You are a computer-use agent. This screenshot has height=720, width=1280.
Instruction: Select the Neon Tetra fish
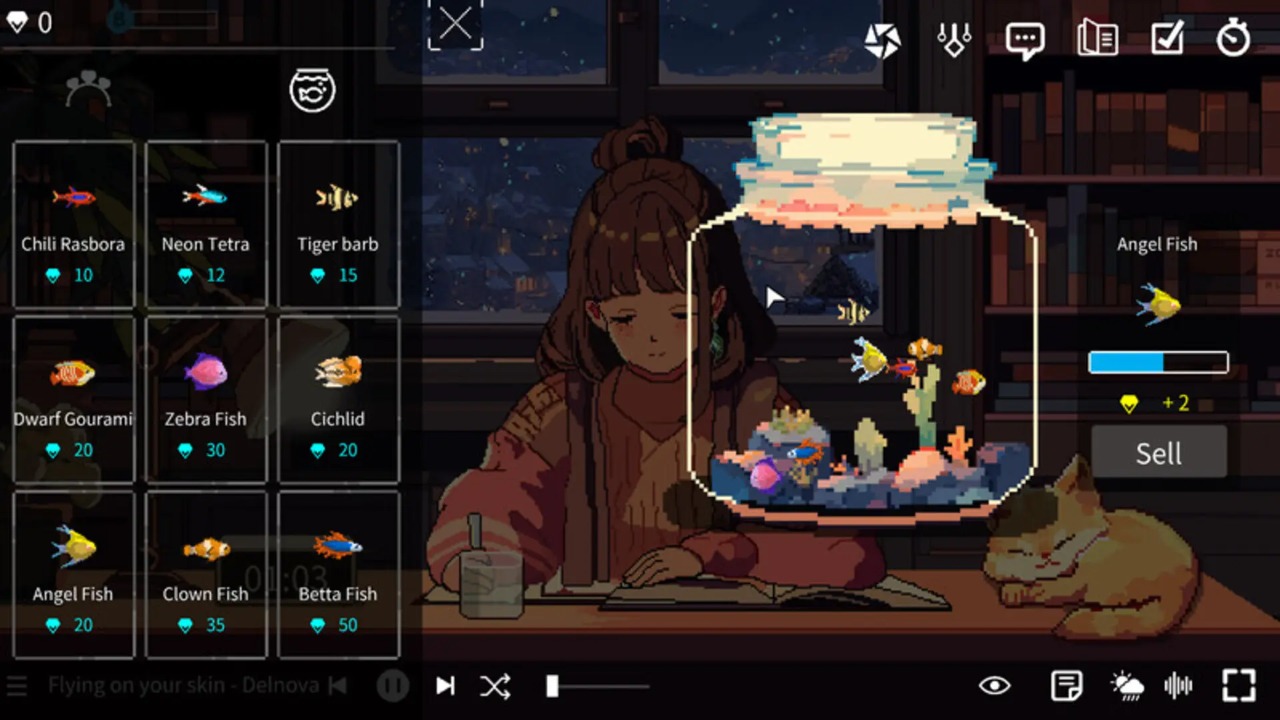coord(205,220)
